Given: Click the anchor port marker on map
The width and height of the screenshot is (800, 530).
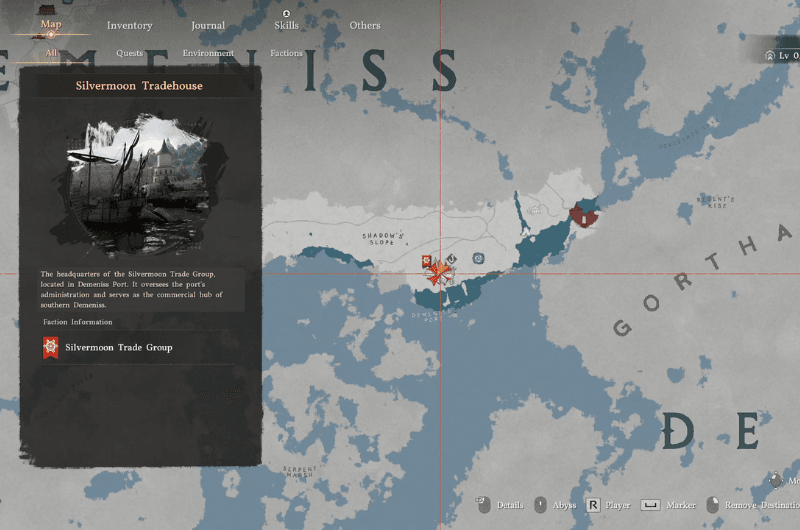Looking at the screenshot, I should [452, 259].
